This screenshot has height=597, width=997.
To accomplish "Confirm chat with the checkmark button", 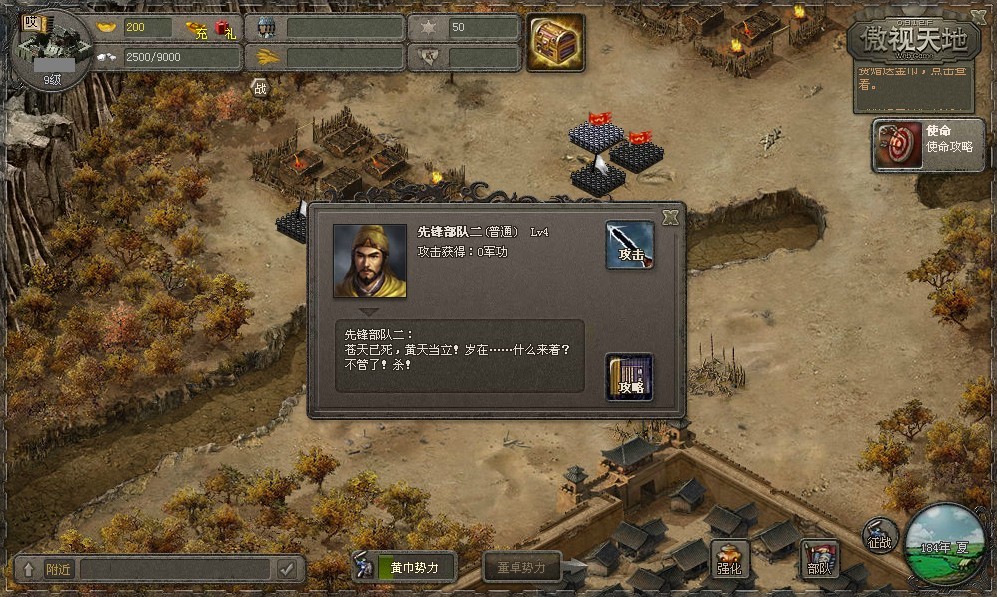I will (x=288, y=569).
